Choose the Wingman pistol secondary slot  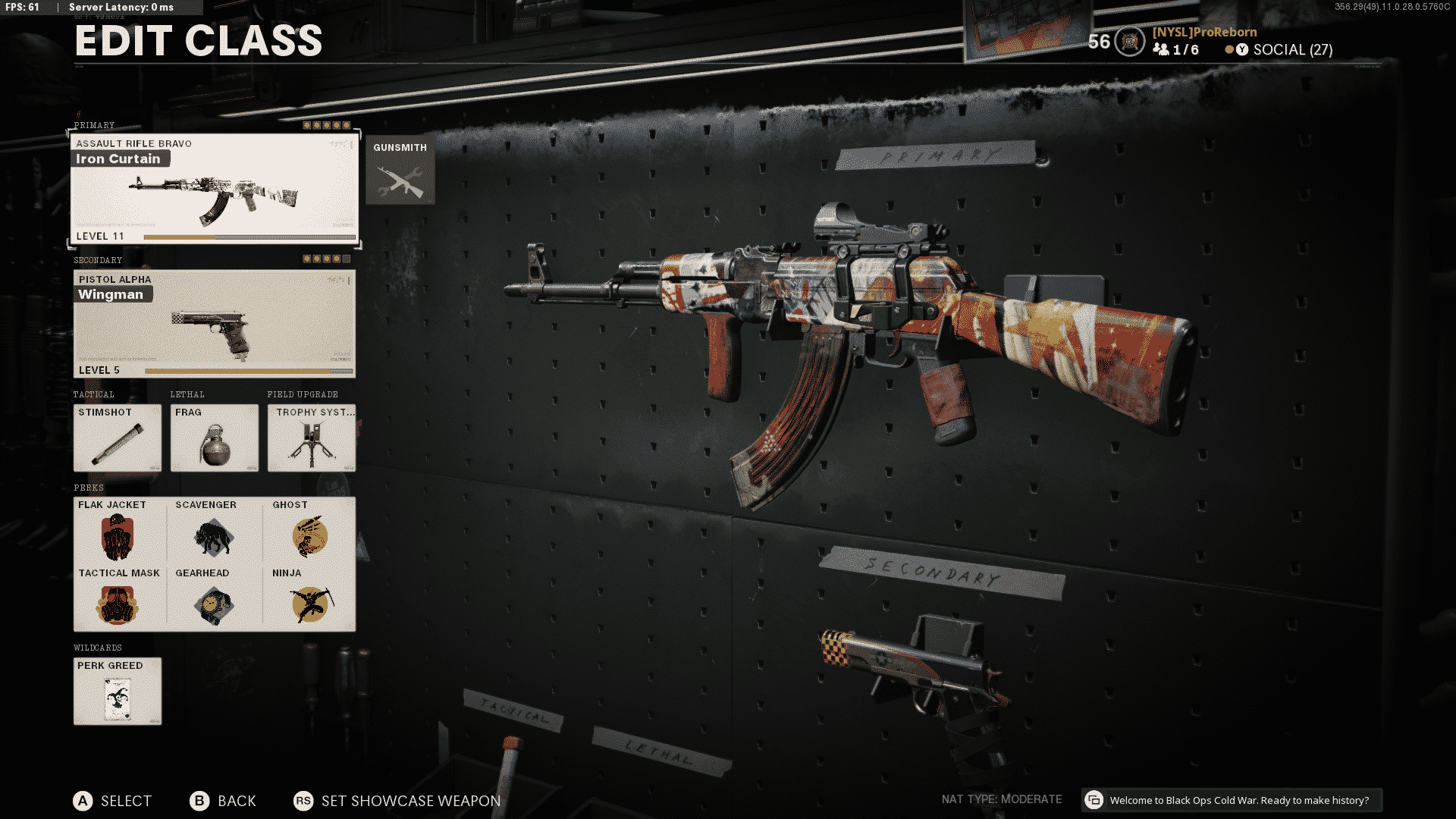click(x=214, y=324)
